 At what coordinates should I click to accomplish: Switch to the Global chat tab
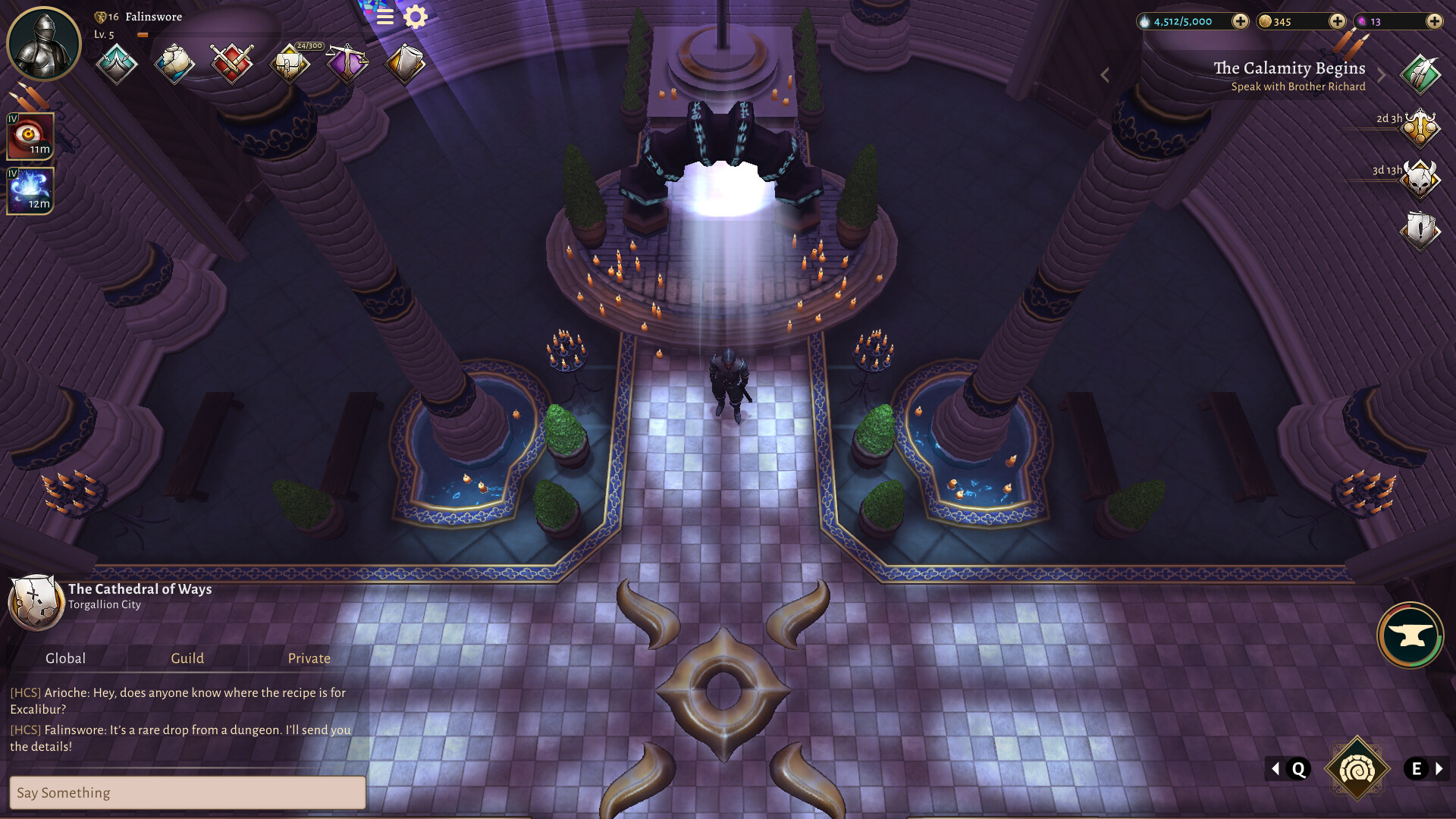click(65, 658)
